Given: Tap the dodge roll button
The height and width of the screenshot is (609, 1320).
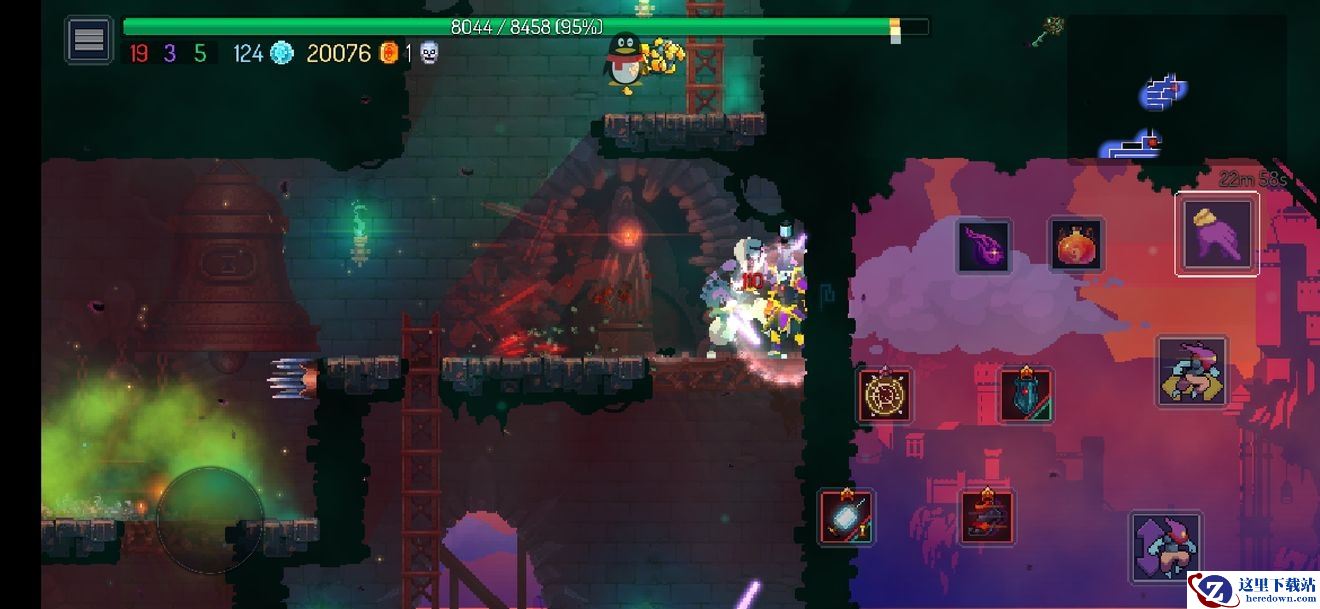Looking at the screenshot, I should pos(1166,547).
